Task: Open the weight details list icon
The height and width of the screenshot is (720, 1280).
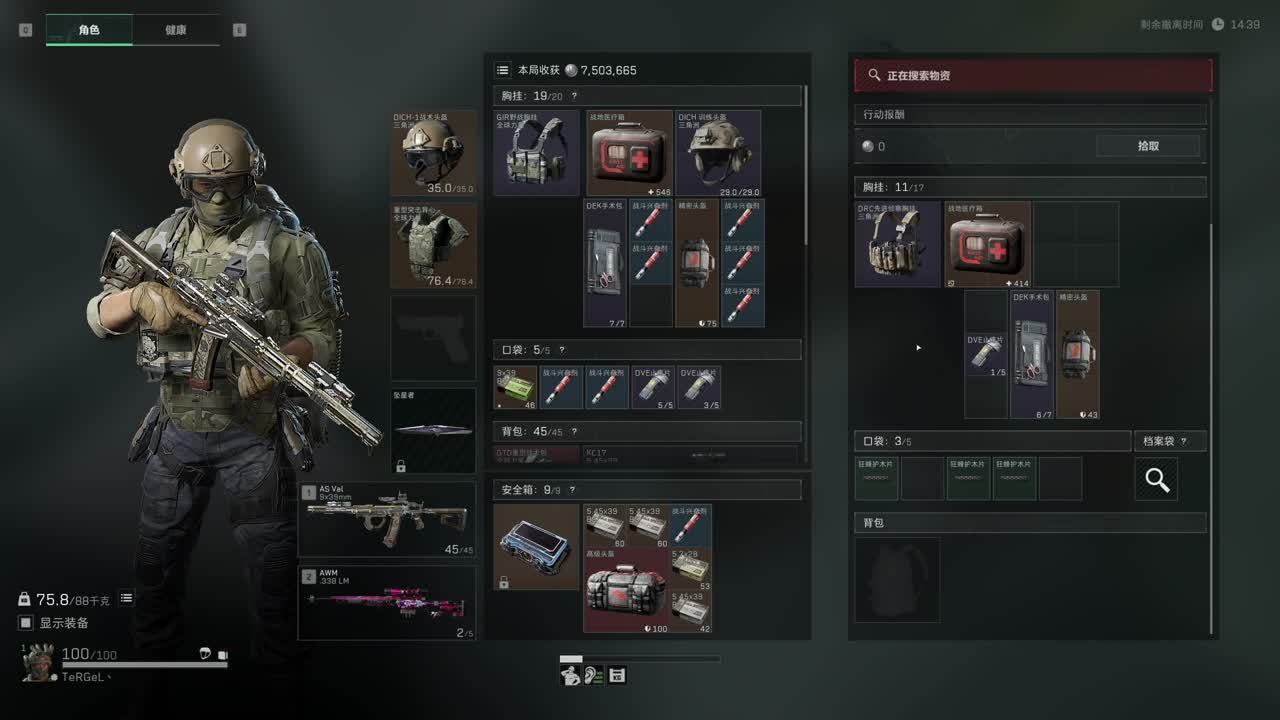Action: [x=127, y=598]
